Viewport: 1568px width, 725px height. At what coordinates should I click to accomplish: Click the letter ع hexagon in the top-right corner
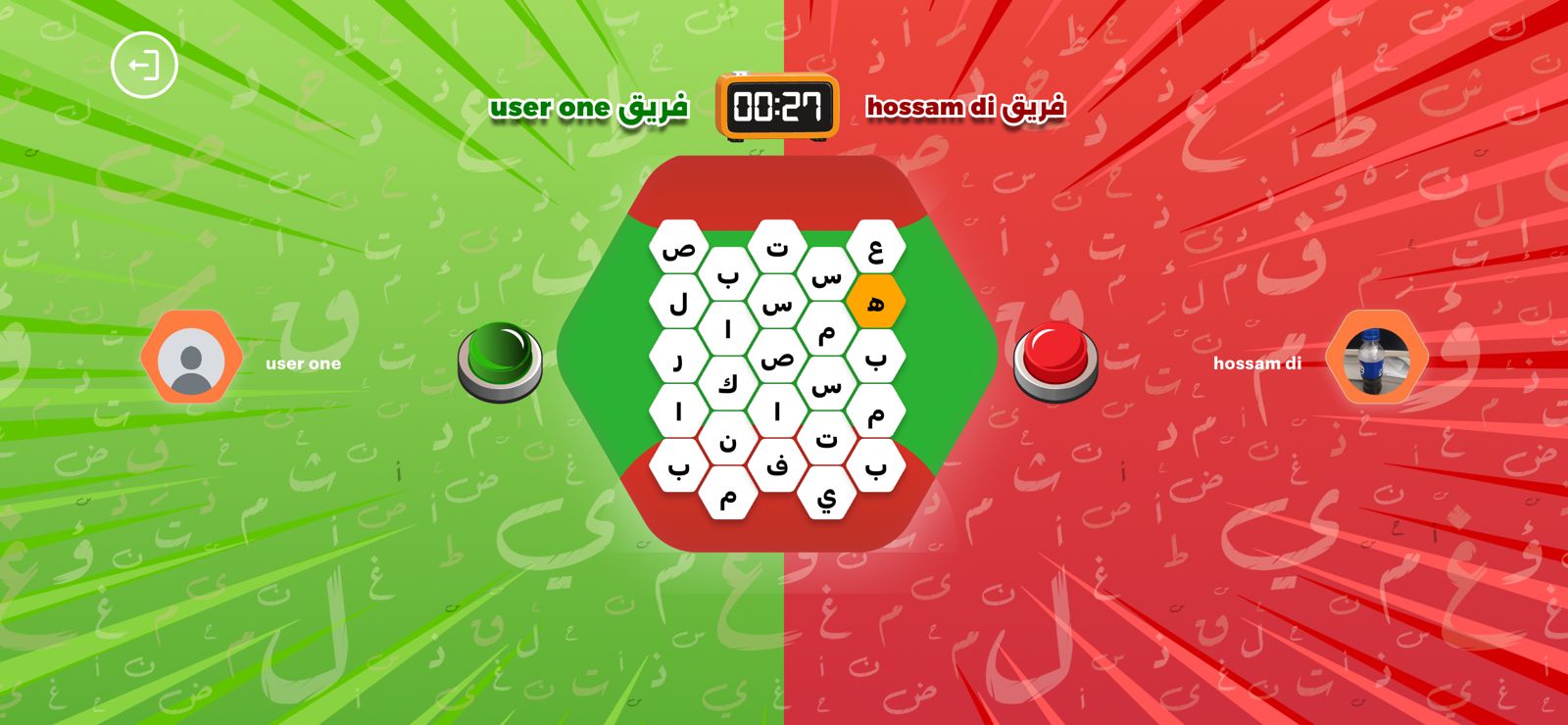pyautogui.click(x=875, y=245)
